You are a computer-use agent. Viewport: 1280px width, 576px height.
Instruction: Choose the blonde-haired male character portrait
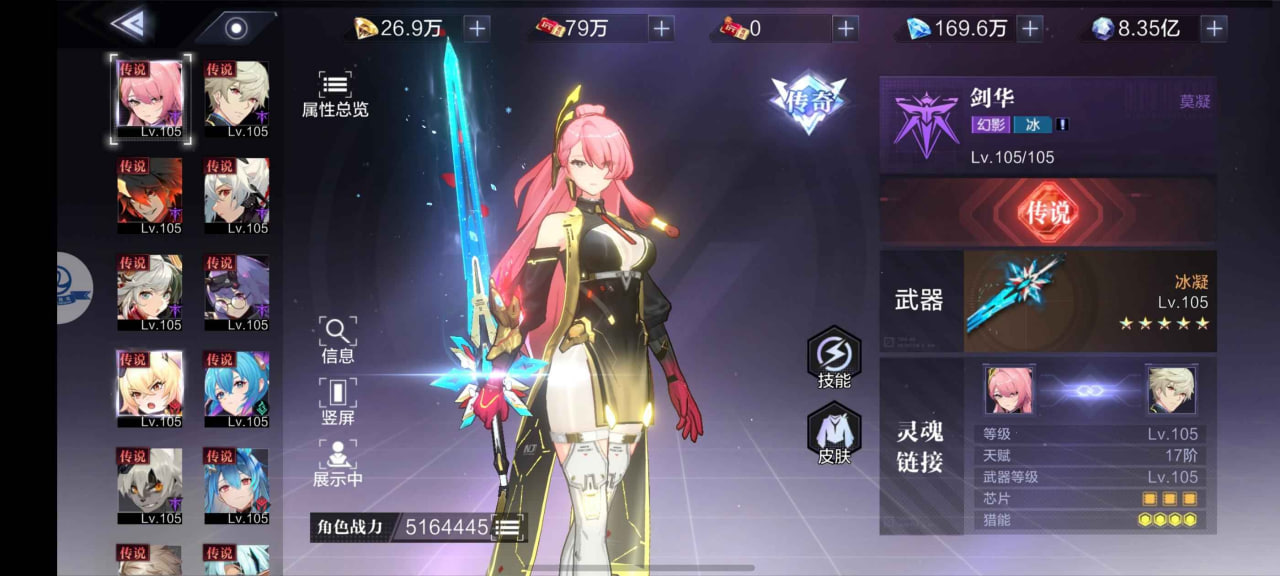tap(236, 98)
